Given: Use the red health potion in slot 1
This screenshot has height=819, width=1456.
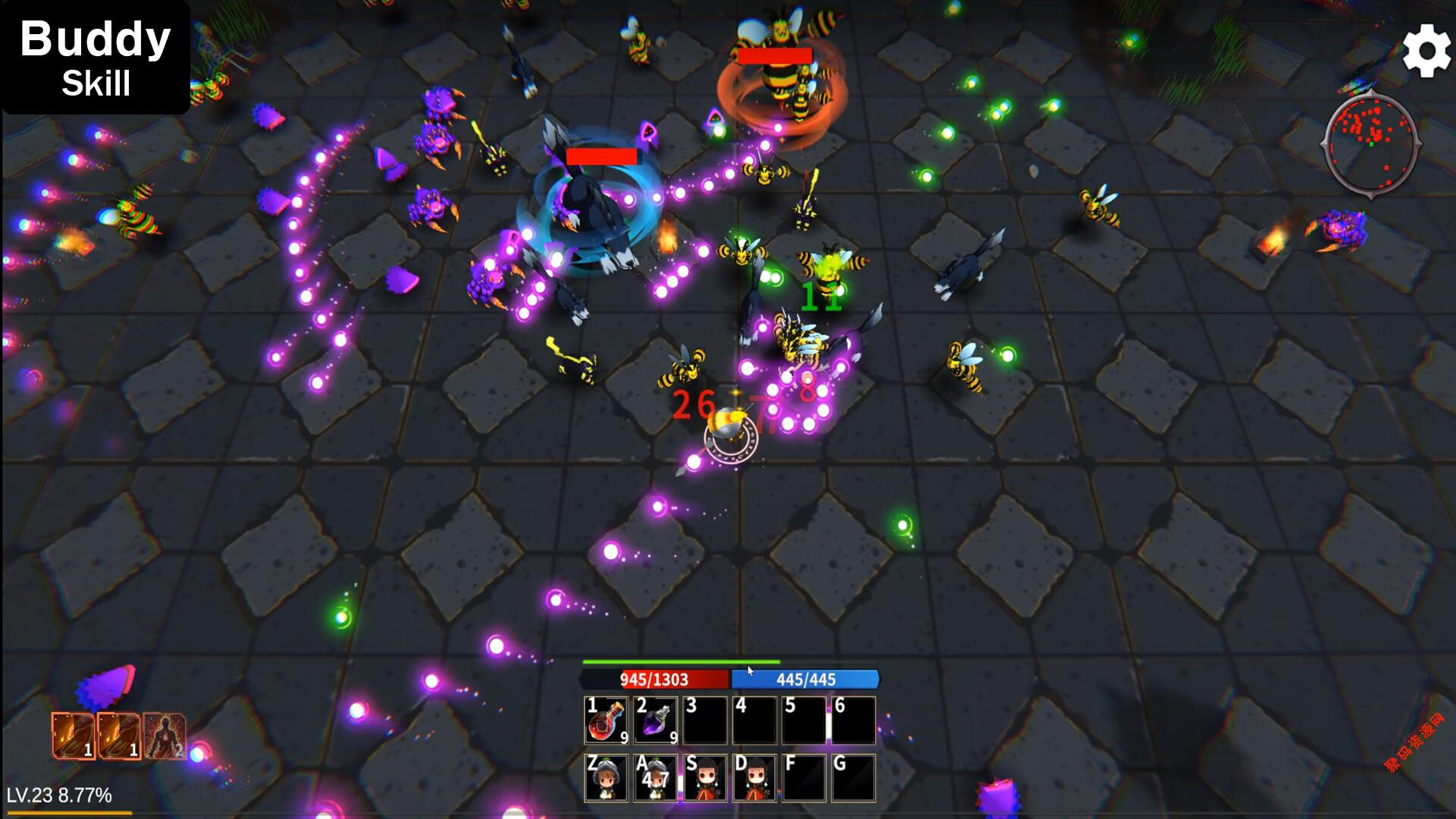Looking at the screenshot, I should 607,720.
